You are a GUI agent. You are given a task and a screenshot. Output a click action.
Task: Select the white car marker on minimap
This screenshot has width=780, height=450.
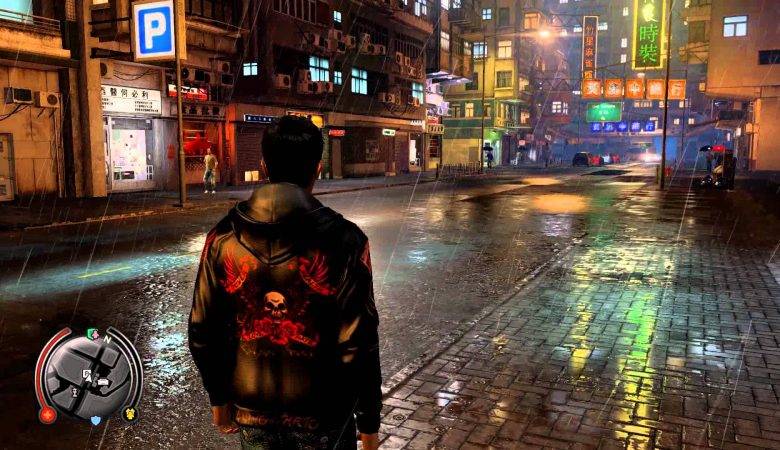coord(103,381)
